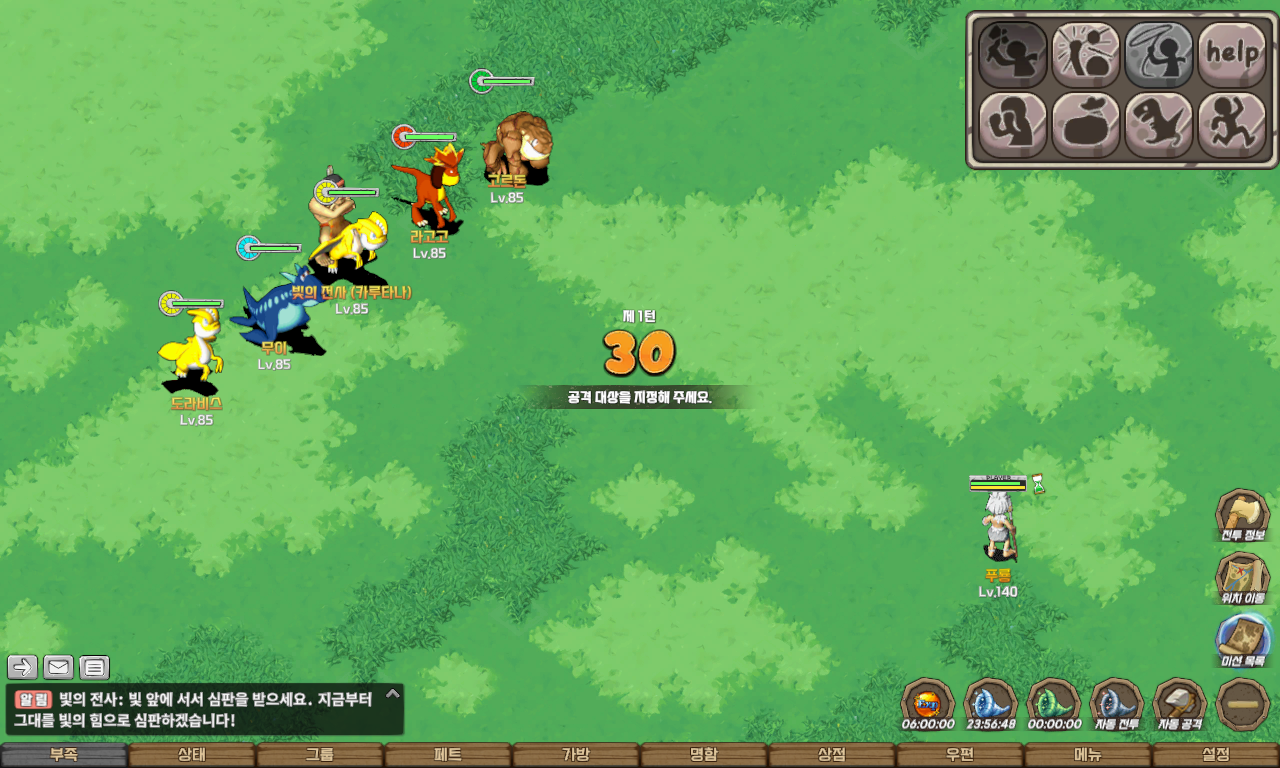The image size is (1280, 768).
Task: Show the 미션 목록 mission list
Action: pyautogui.click(x=1242, y=640)
